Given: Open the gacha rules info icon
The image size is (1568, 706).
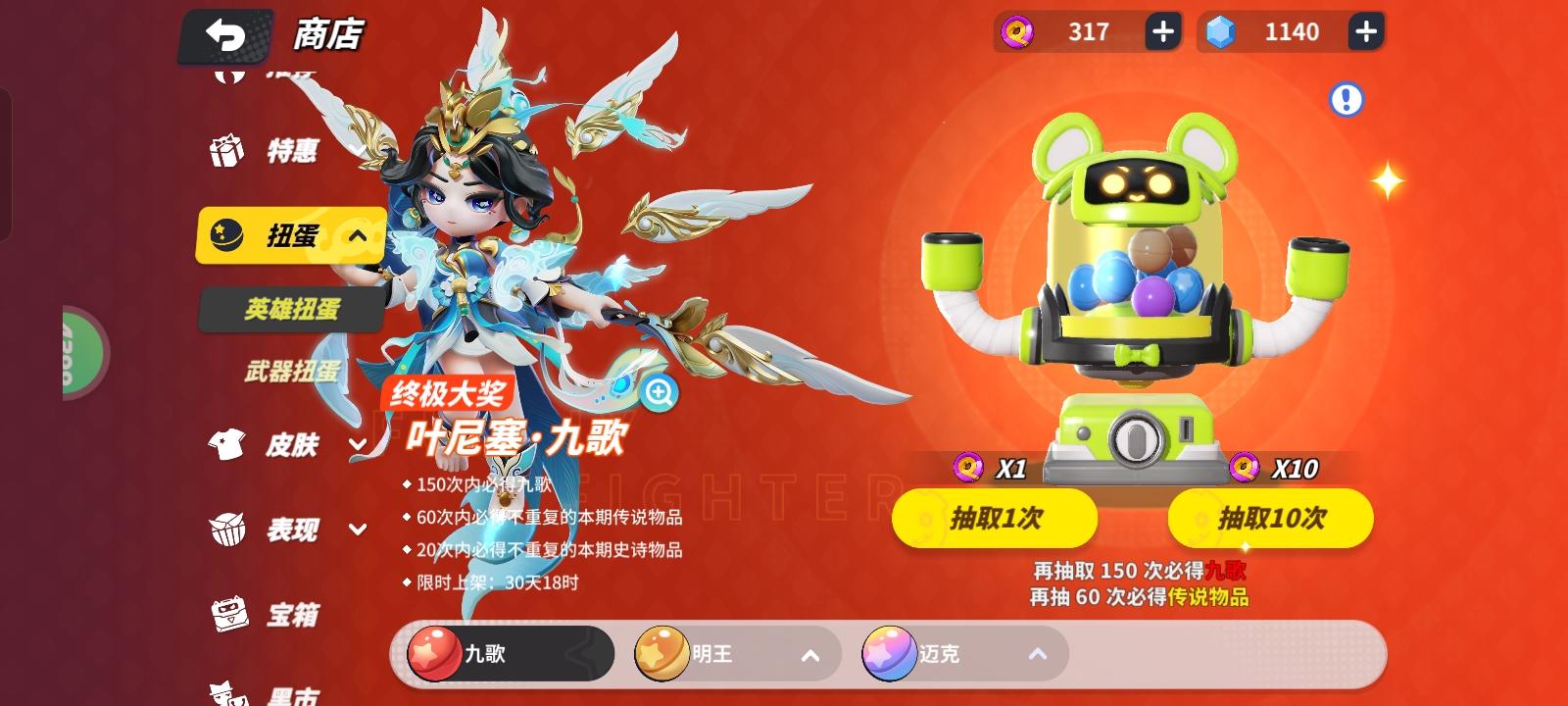Looking at the screenshot, I should 1347,98.
